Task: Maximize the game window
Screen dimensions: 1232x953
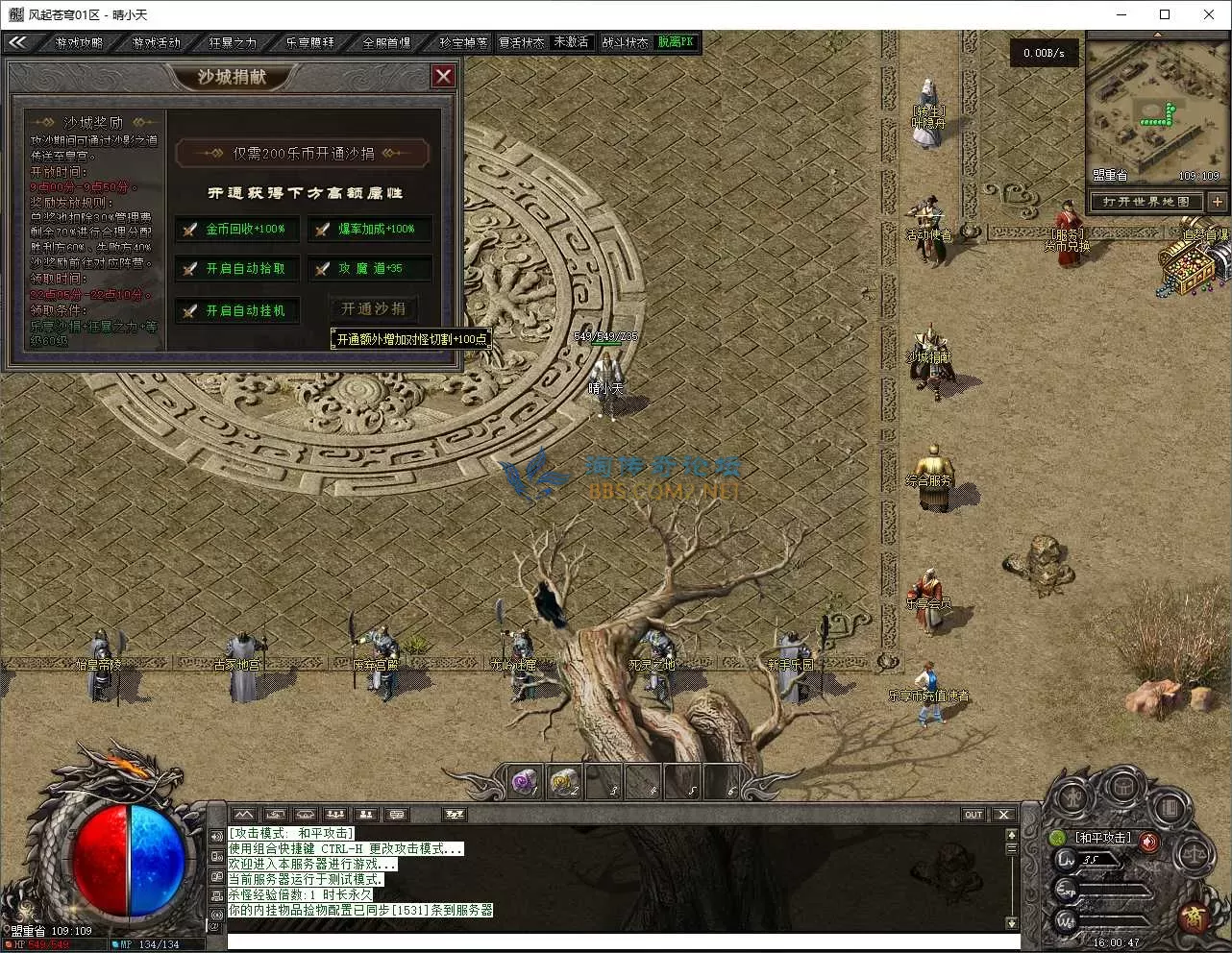Action: click(1165, 14)
